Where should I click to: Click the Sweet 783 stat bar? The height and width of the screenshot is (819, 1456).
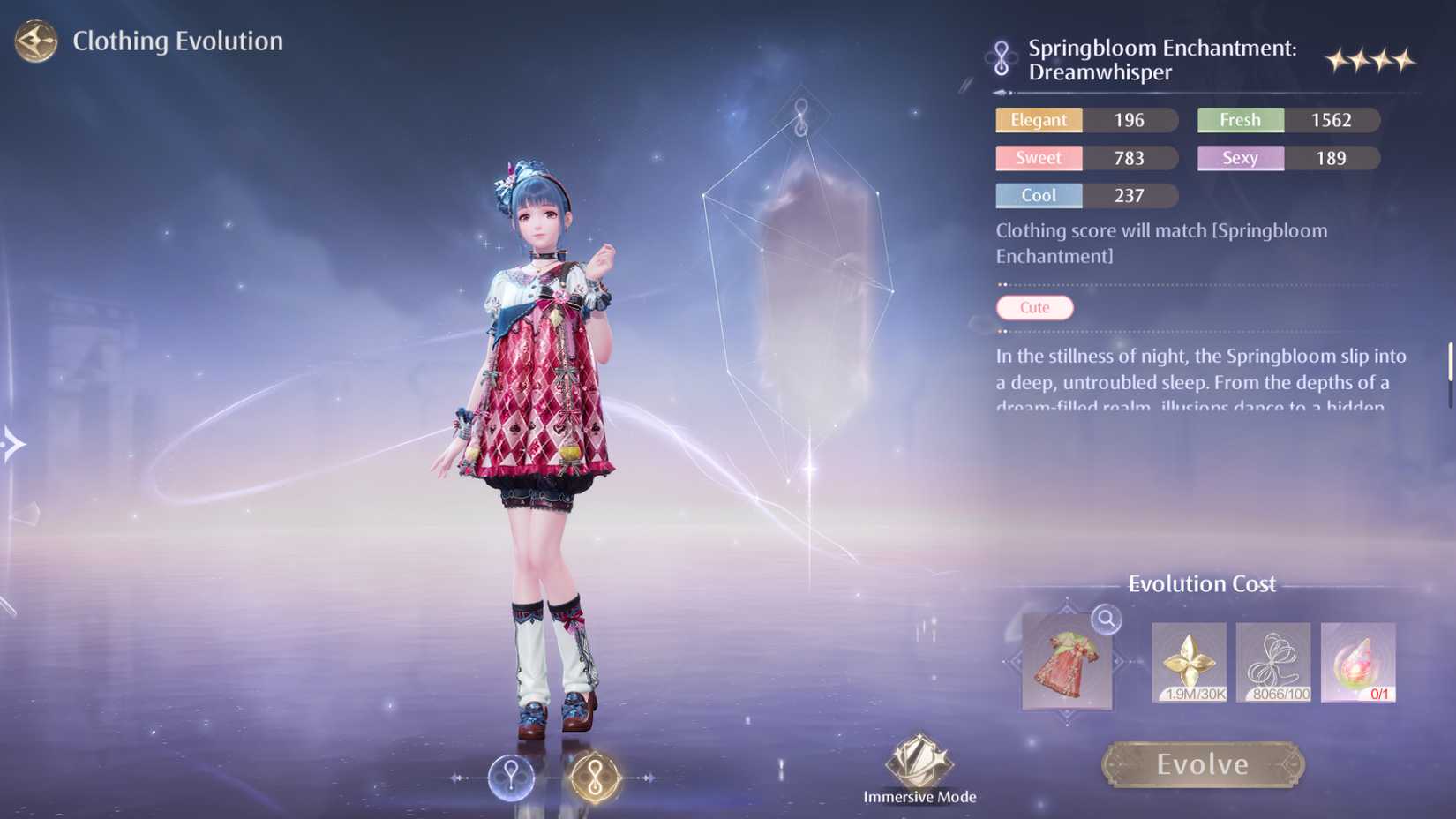tap(1084, 158)
